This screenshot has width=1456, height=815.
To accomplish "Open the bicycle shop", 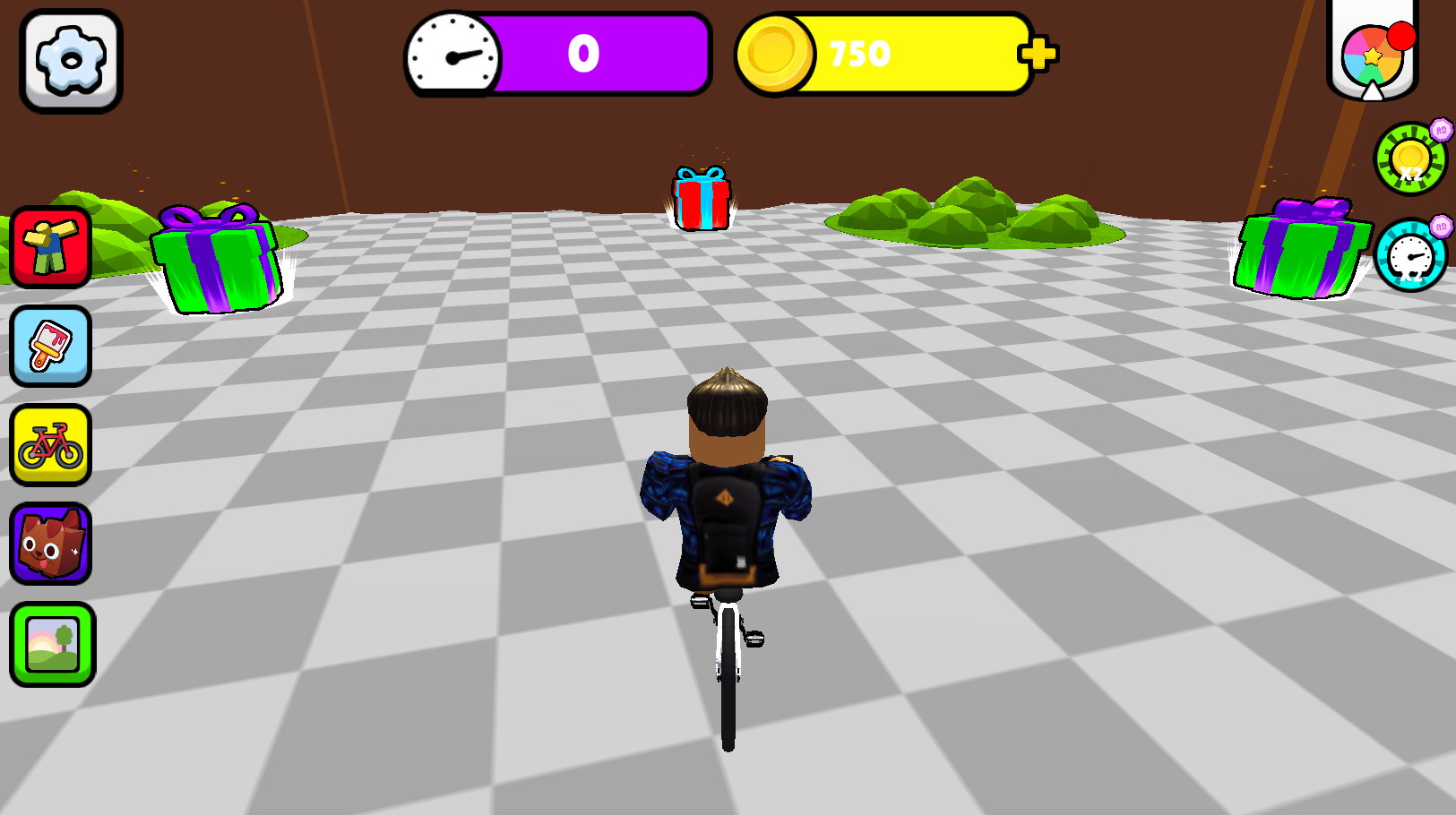I will point(49,445).
